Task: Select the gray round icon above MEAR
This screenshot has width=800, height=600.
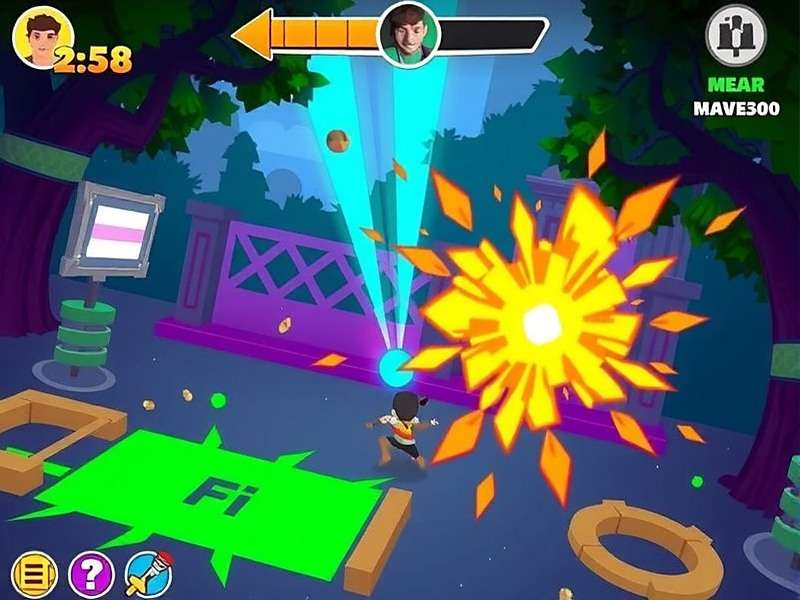Action: coord(736,36)
